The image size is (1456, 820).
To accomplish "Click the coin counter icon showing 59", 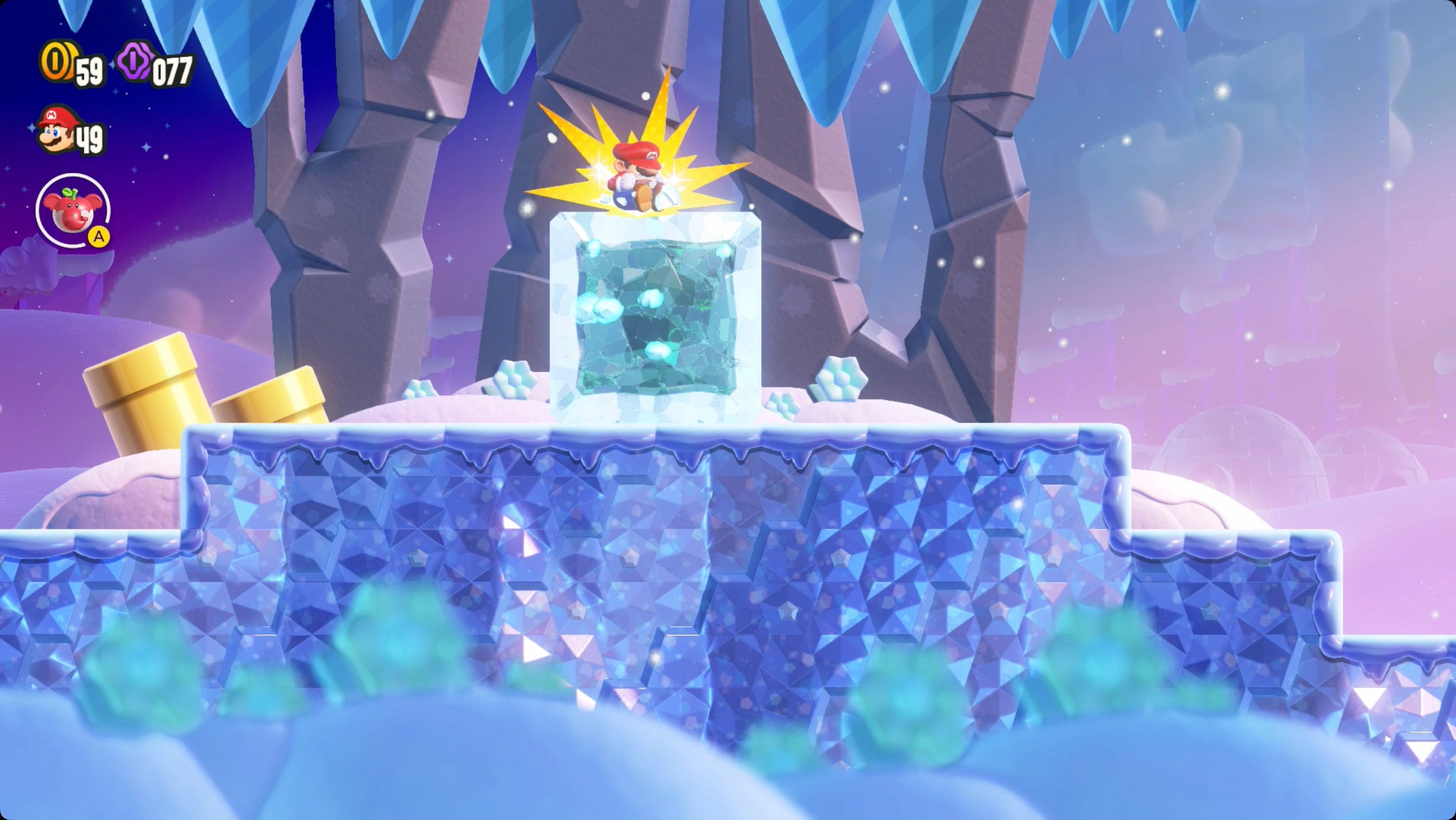I will point(61,64).
